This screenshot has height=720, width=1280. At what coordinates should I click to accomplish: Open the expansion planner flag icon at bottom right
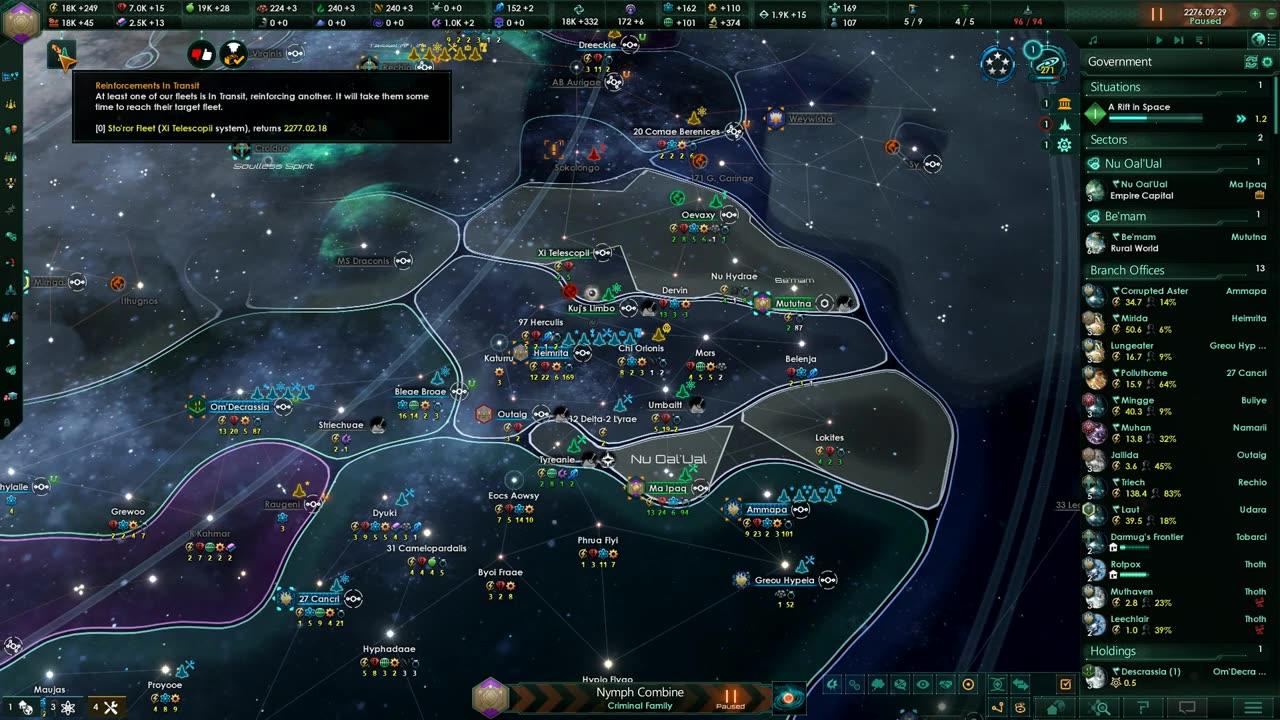pyautogui.click(x=1142, y=707)
